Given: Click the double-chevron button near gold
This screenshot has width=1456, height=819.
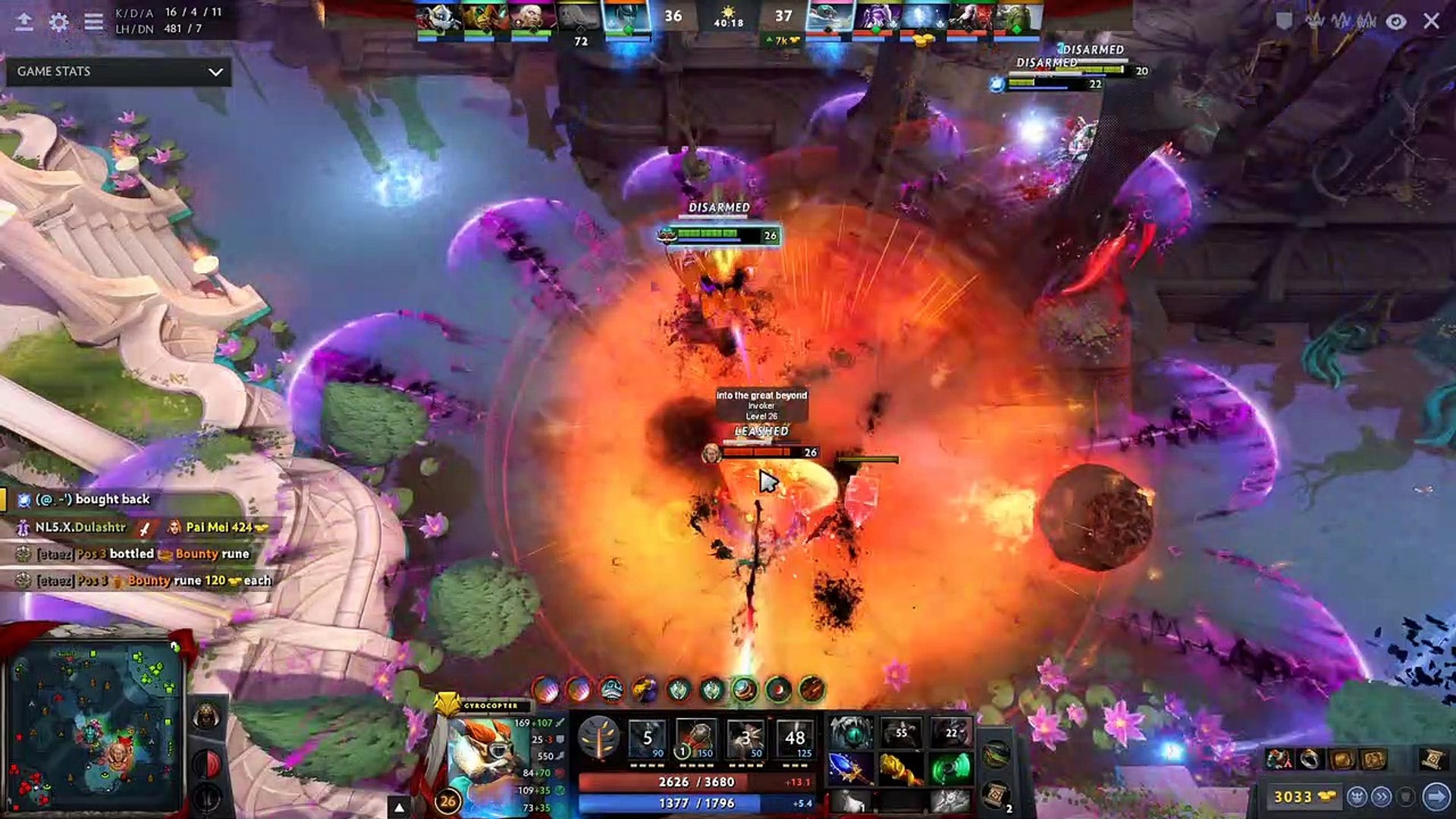Looking at the screenshot, I should coord(1382,797).
